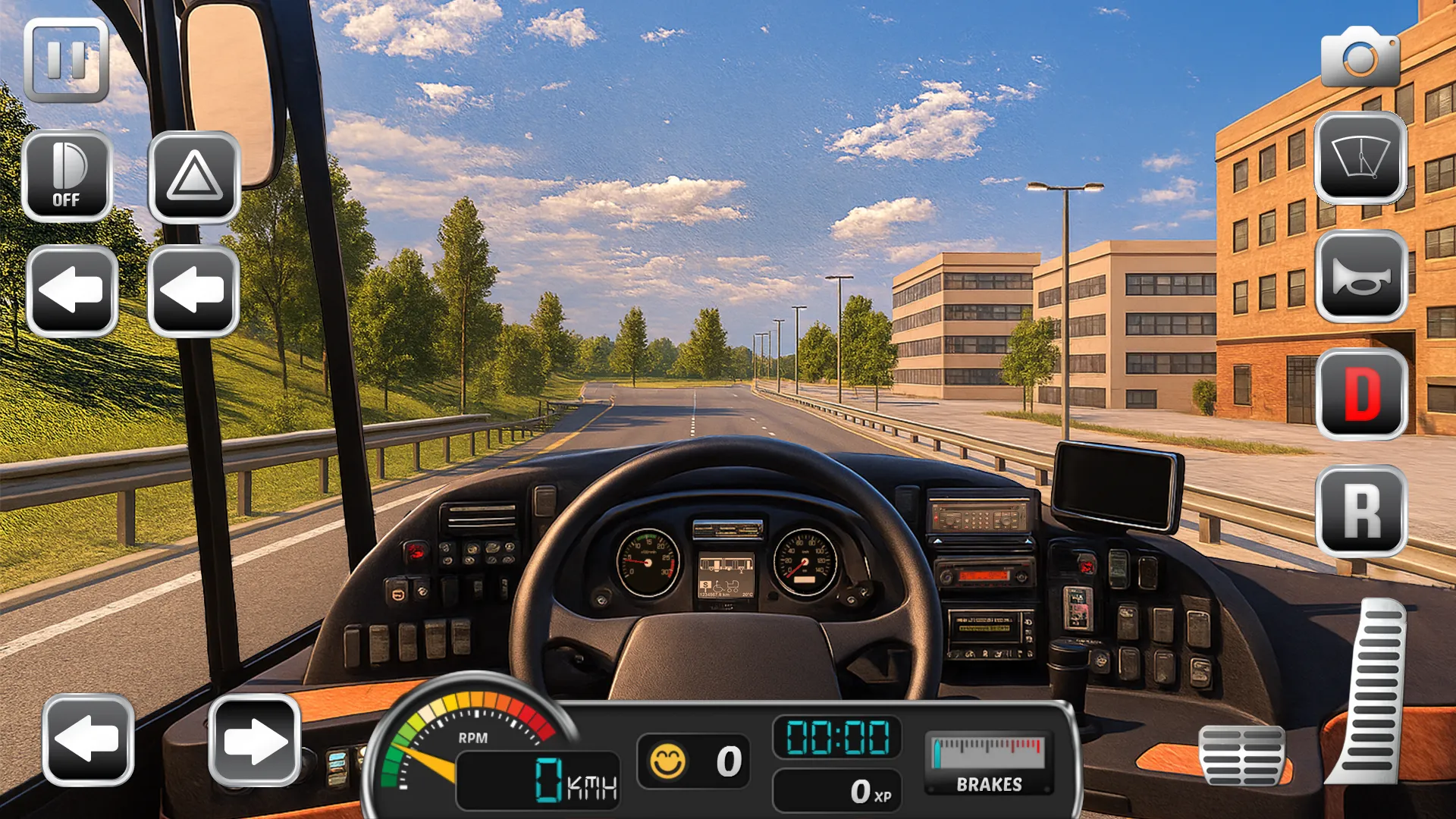Pause the game

(x=66, y=61)
